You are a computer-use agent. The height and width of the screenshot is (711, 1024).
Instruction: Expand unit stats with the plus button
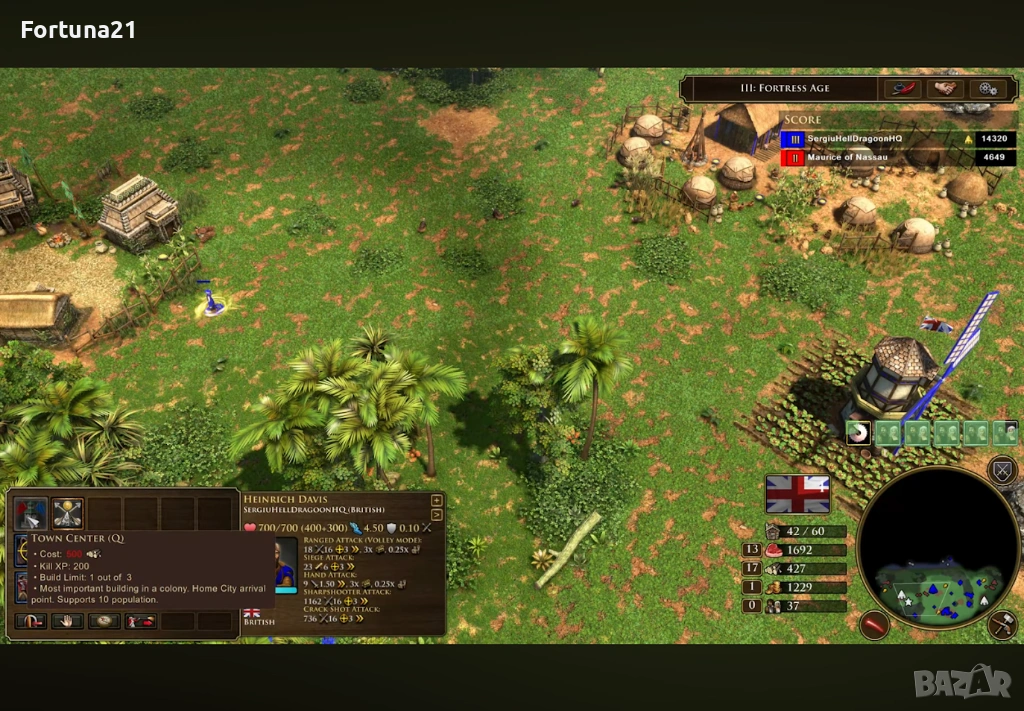pos(436,500)
